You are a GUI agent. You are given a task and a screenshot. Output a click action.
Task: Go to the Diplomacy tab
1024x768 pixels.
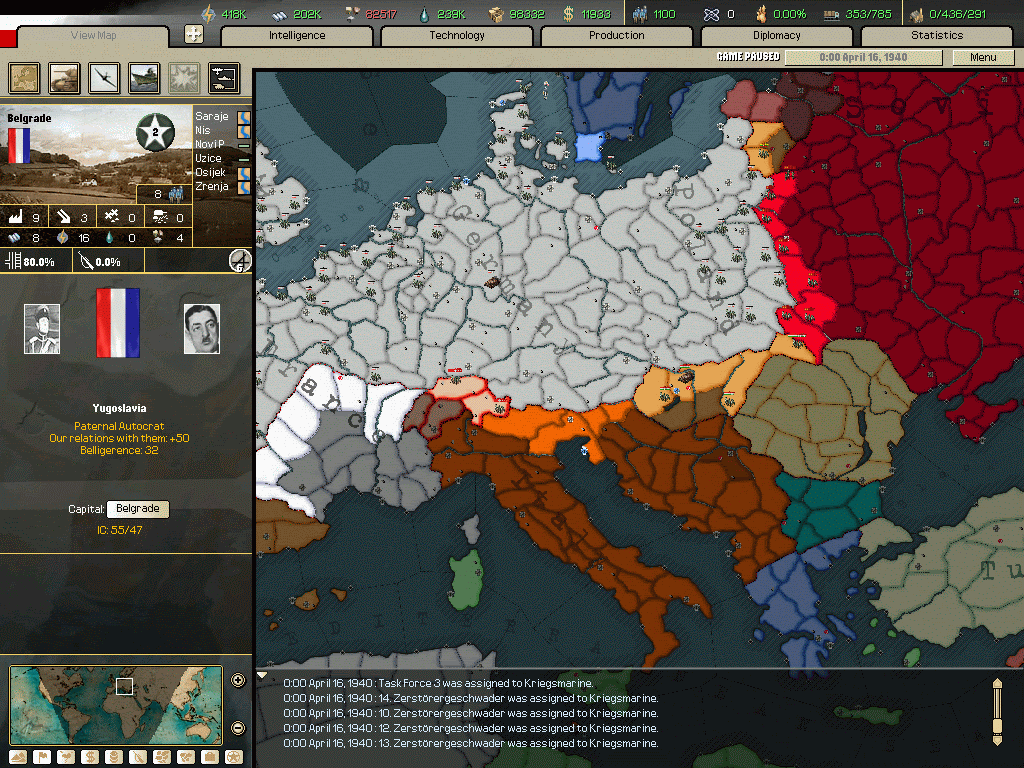point(777,36)
